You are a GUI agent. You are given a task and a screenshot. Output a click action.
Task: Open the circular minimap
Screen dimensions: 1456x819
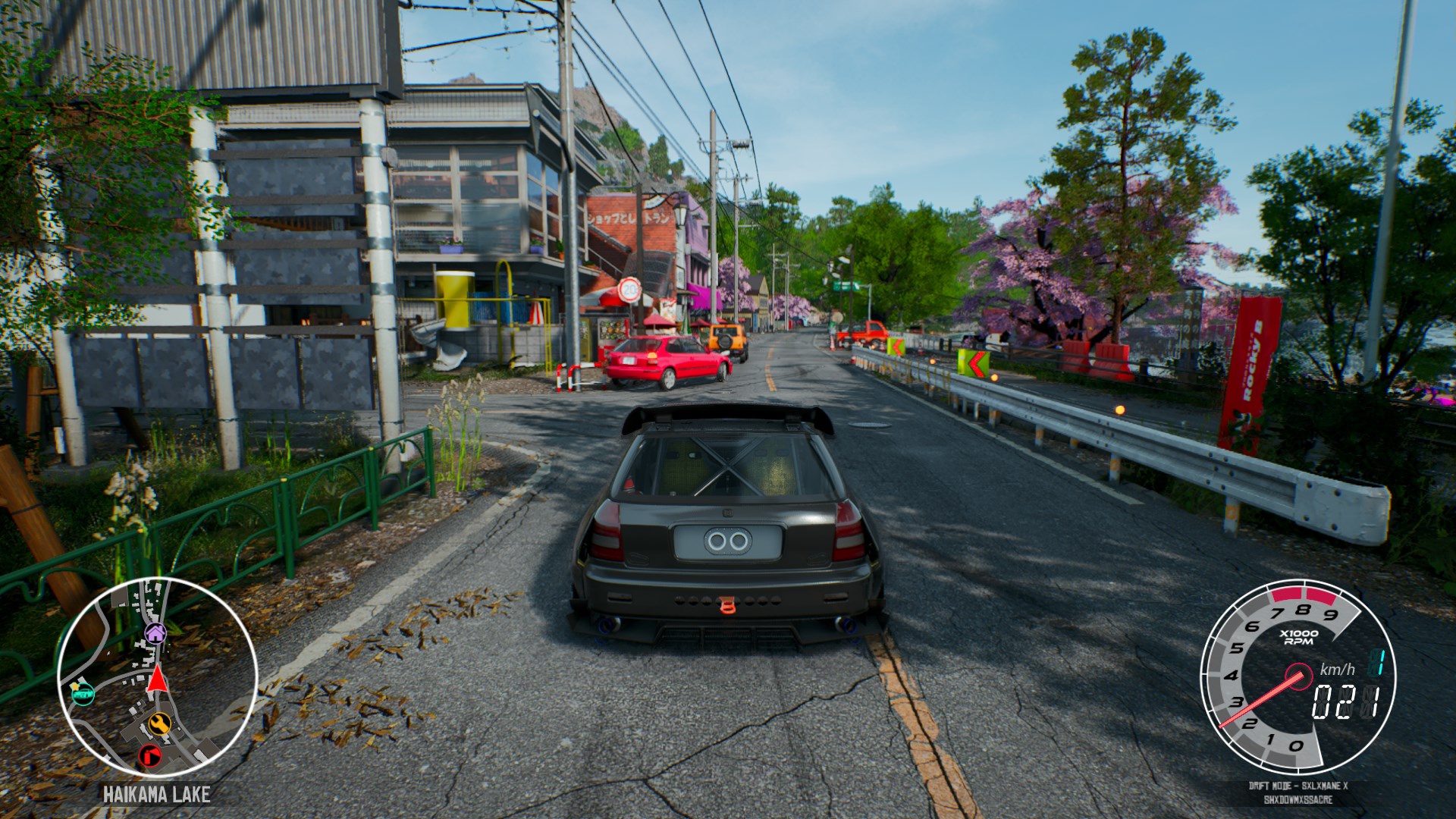pos(157,677)
